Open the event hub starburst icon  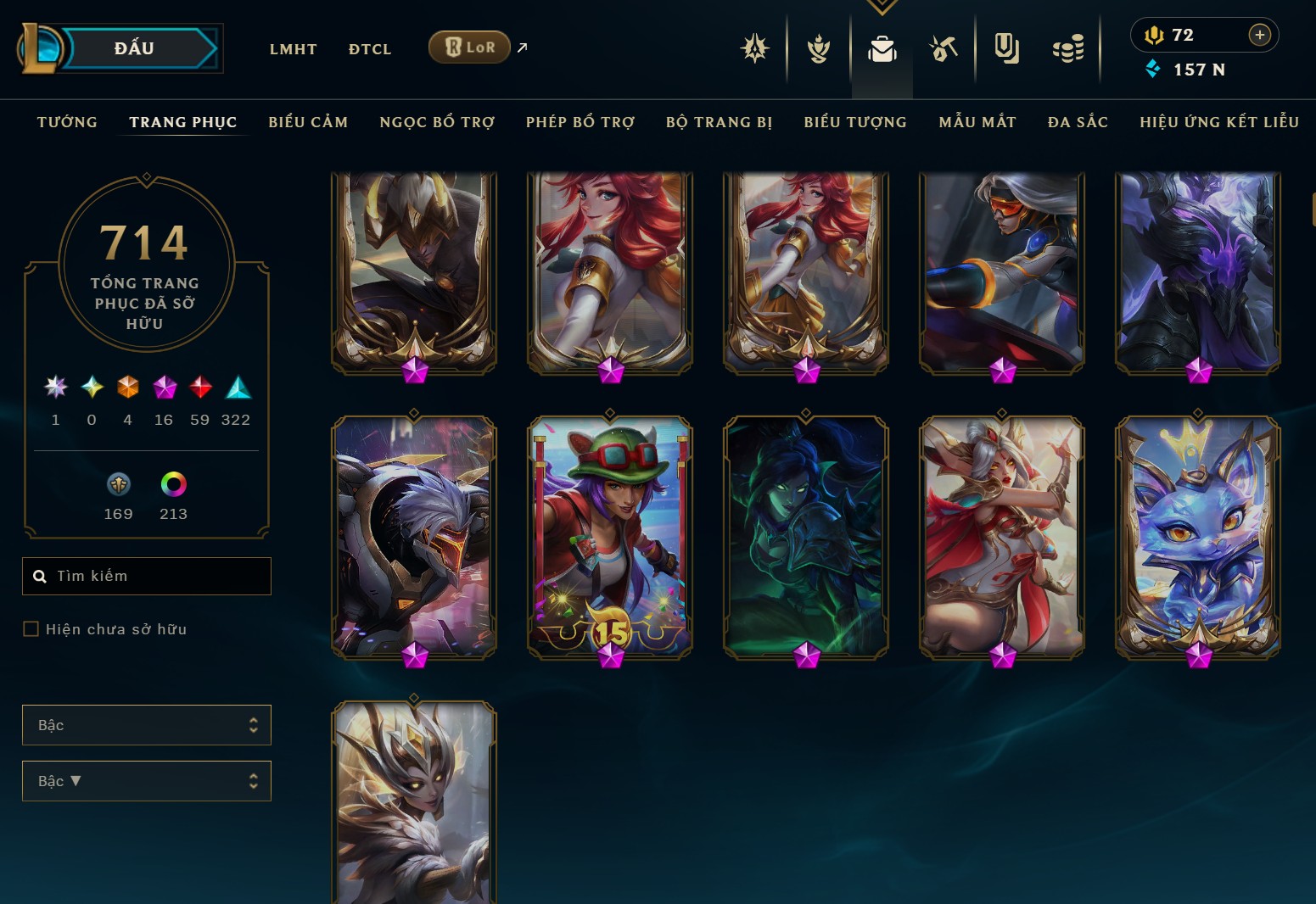pyautogui.click(x=755, y=48)
